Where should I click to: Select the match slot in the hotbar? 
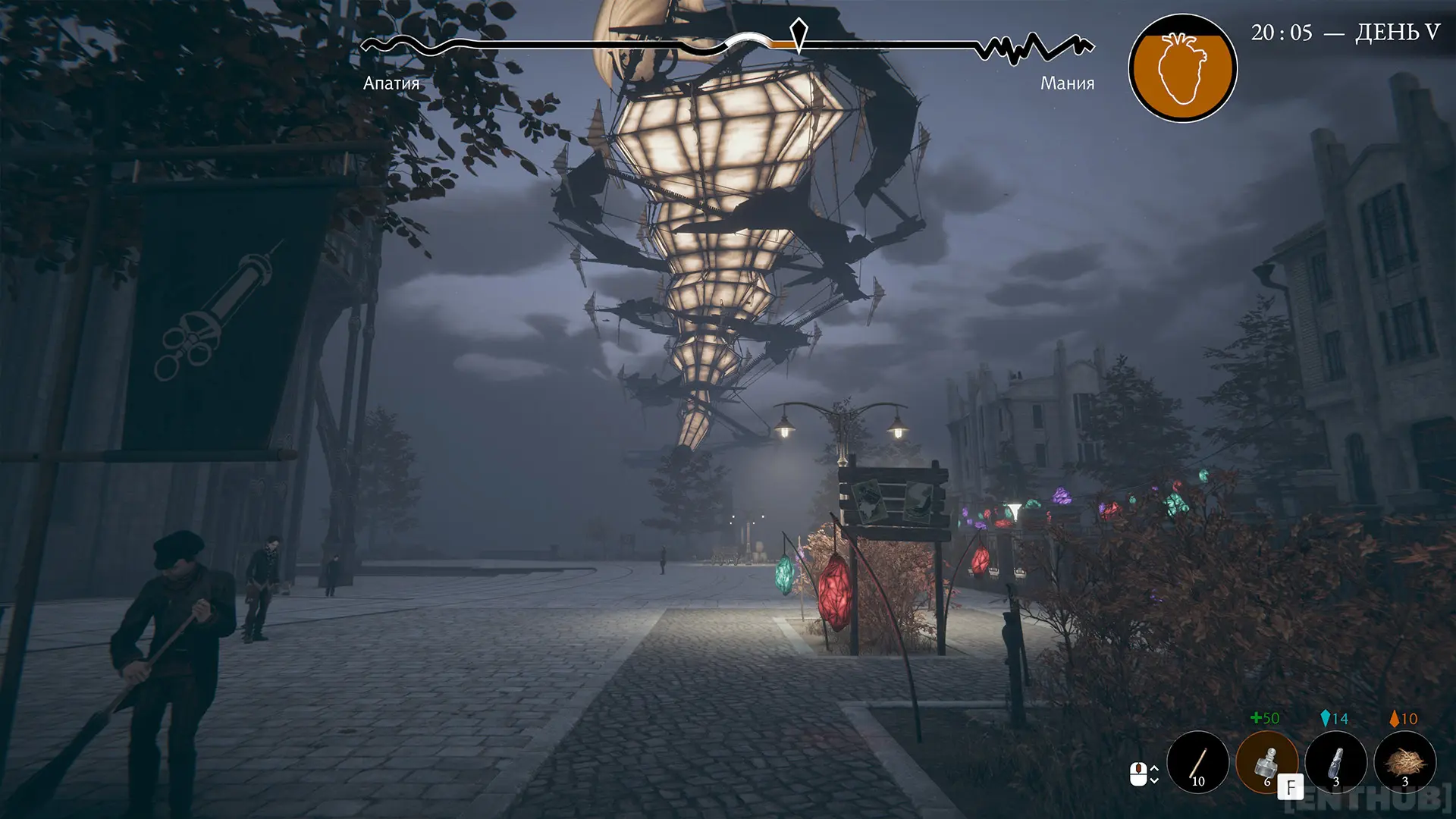point(1198,761)
